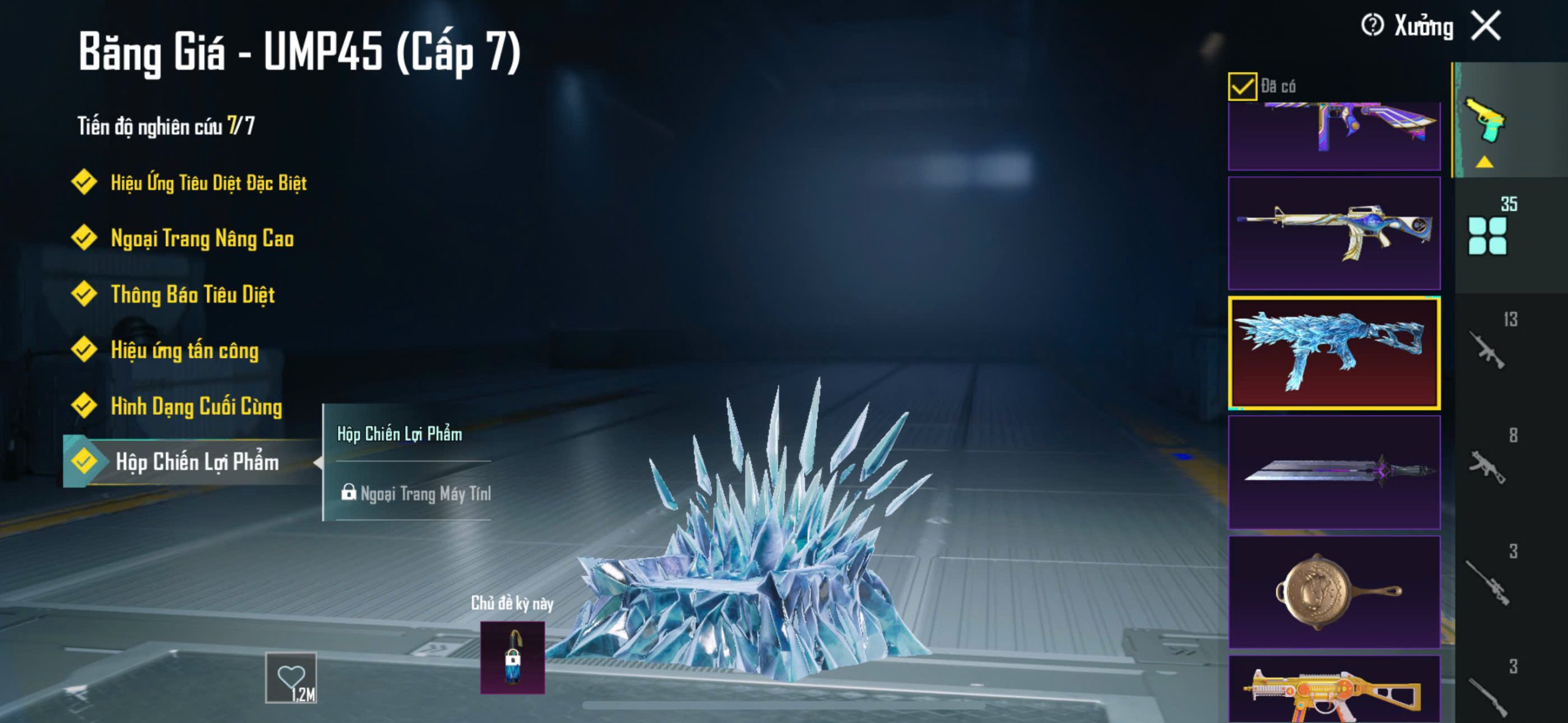Select the ice UMP45 skin thumbnail
This screenshot has height=723, width=1568.
point(1334,353)
